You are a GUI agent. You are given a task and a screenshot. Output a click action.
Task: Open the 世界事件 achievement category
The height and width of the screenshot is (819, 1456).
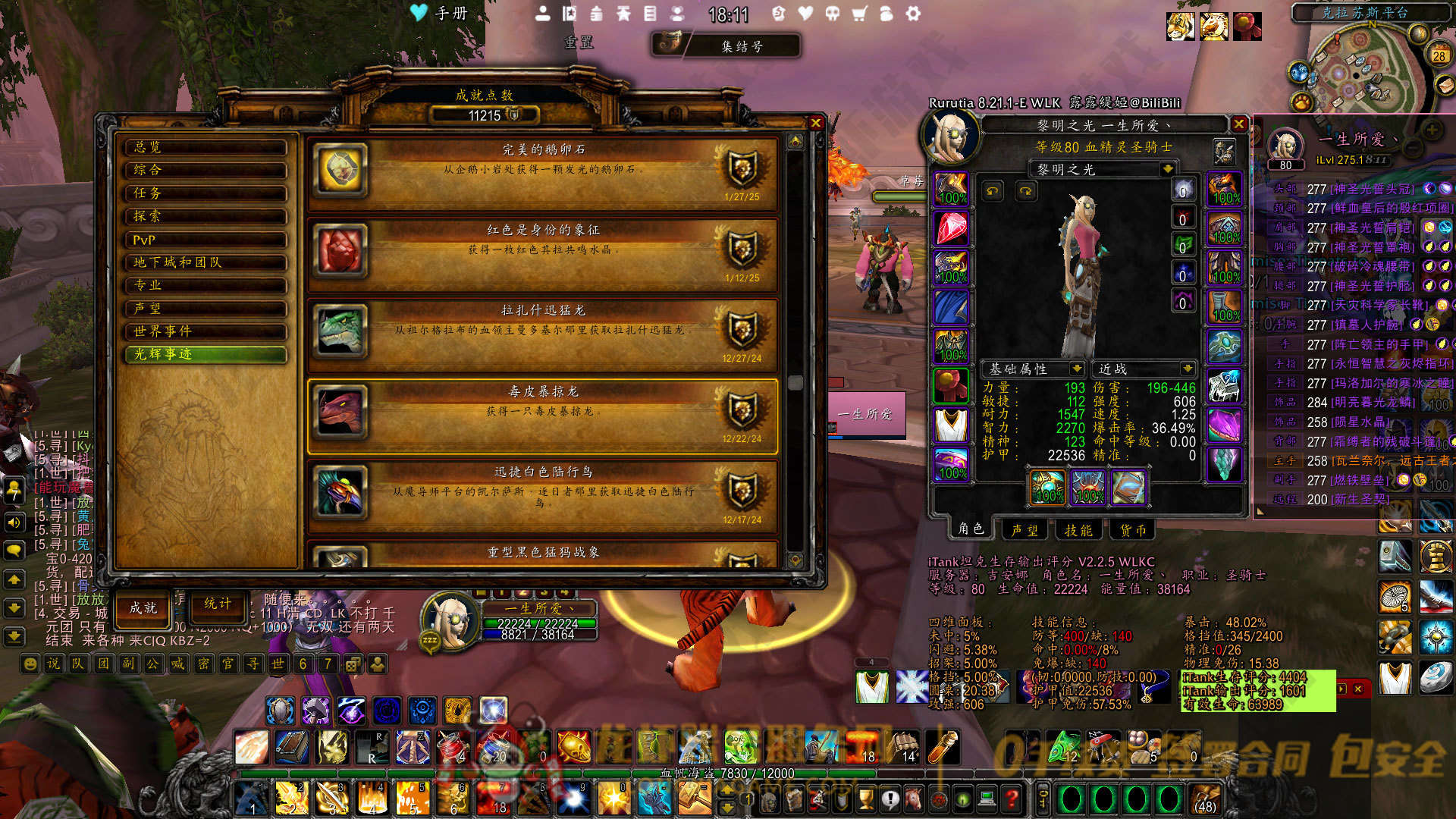click(x=206, y=331)
